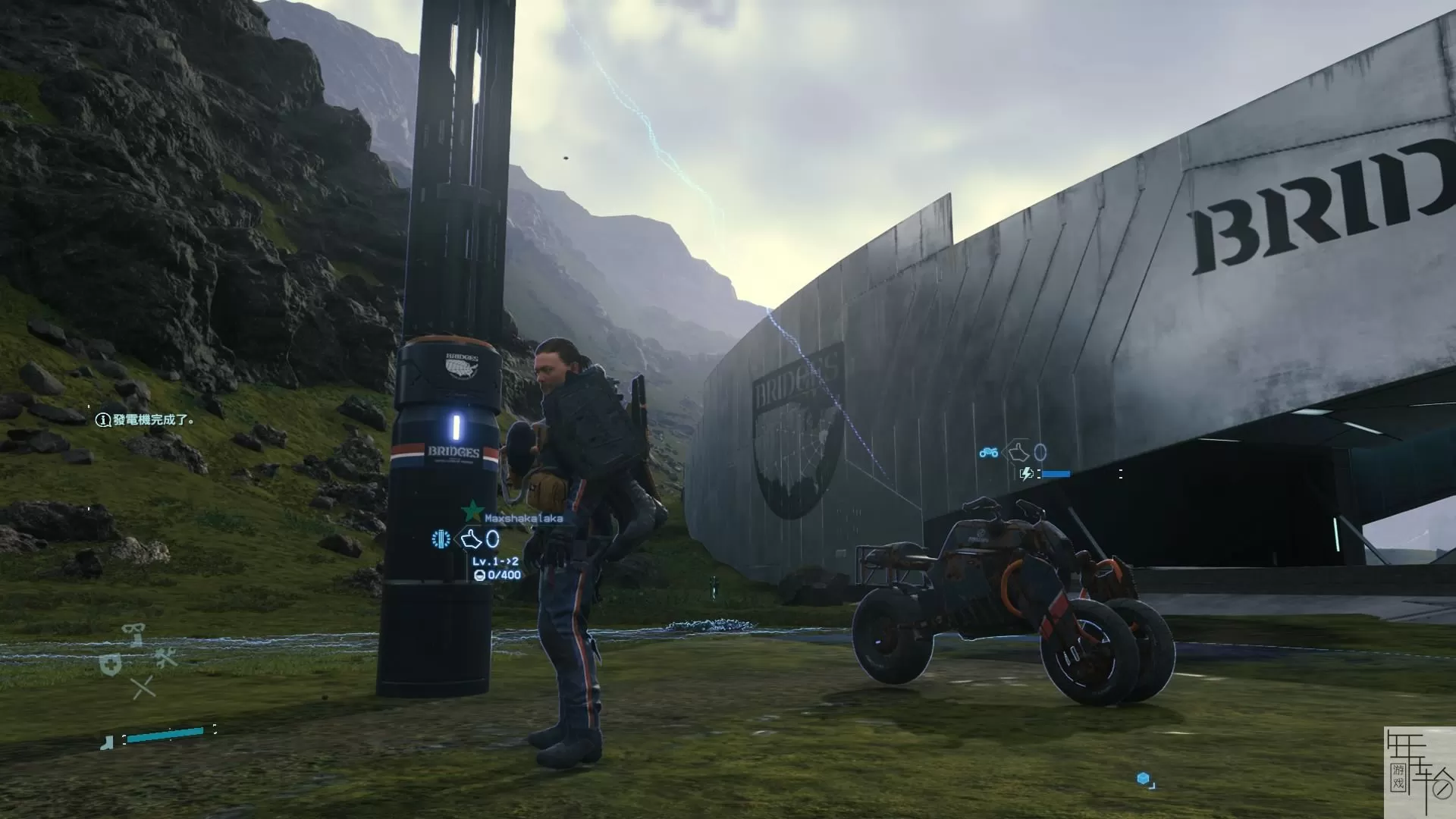The width and height of the screenshot is (1456, 819).
Task: Give a like to Maxshakalaka's generator
Action: pyautogui.click(x=472, y=540)
